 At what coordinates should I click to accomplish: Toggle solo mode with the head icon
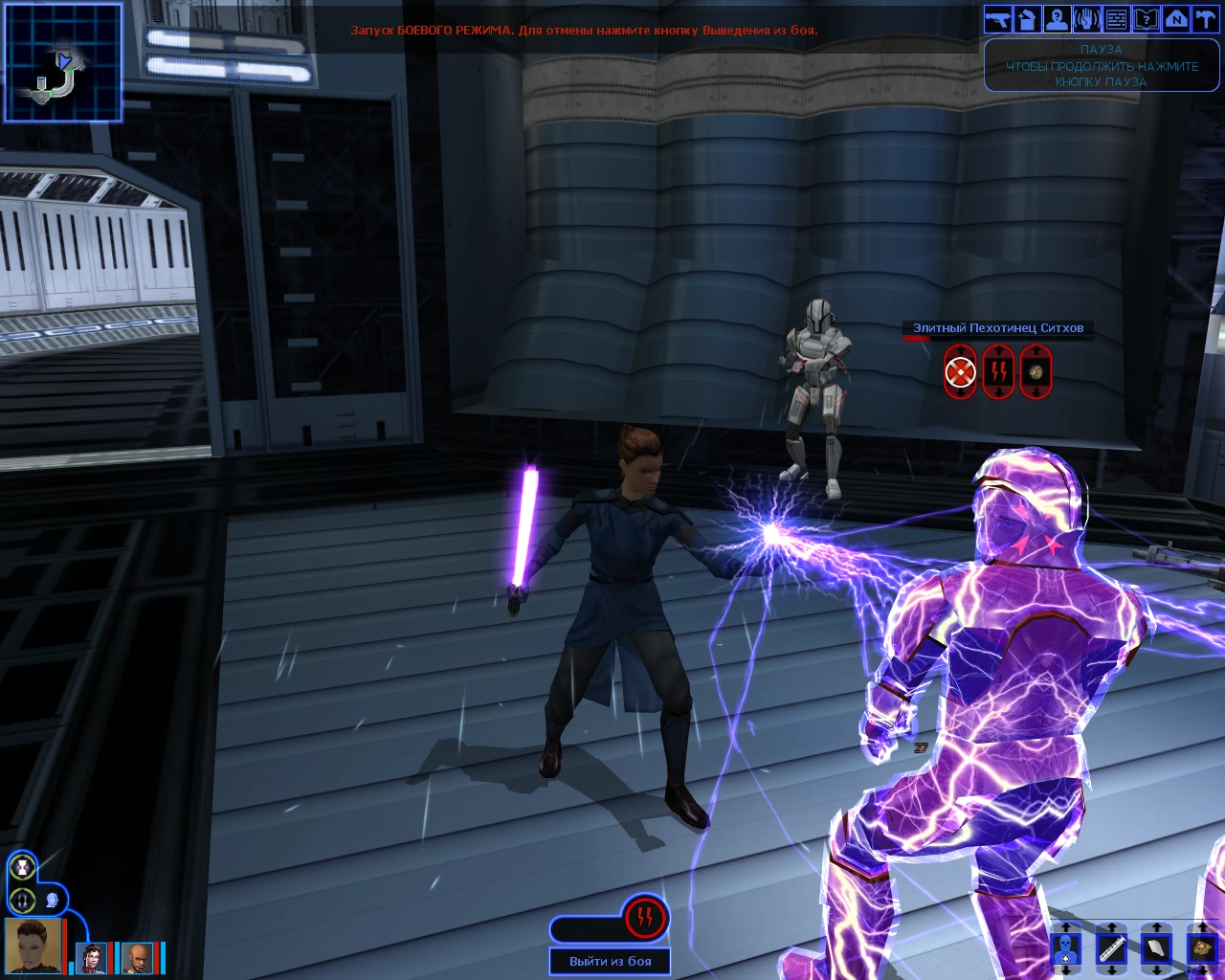tap(53, 900)
